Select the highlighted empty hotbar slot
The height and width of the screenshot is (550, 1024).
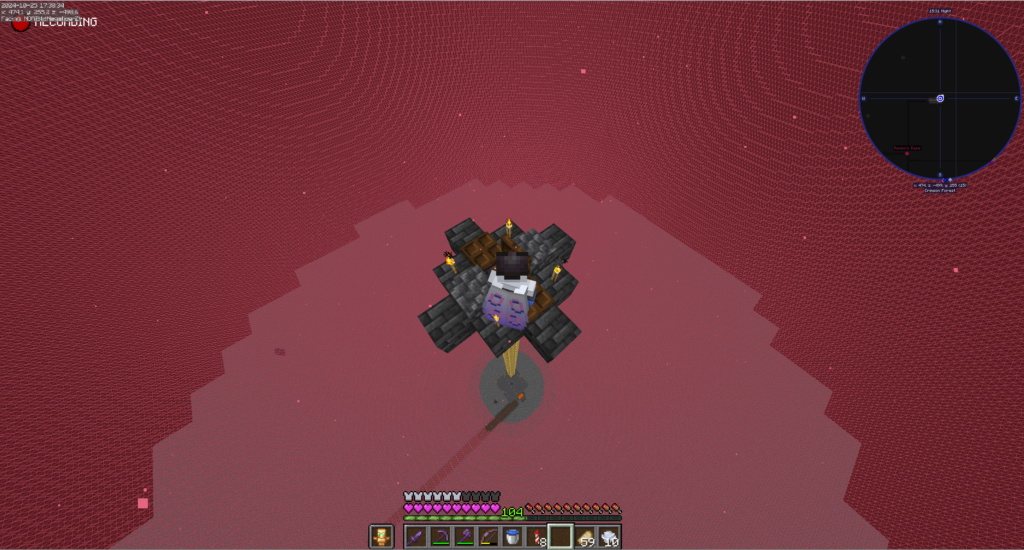click(560, 537)
